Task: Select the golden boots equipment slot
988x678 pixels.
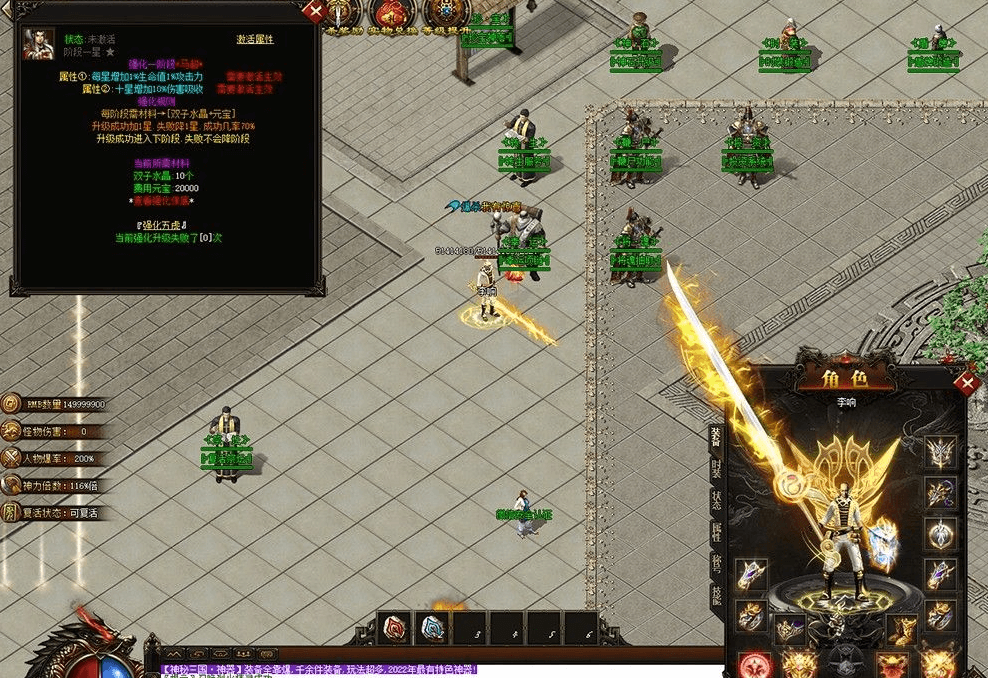Action: [x=903, y=630]
